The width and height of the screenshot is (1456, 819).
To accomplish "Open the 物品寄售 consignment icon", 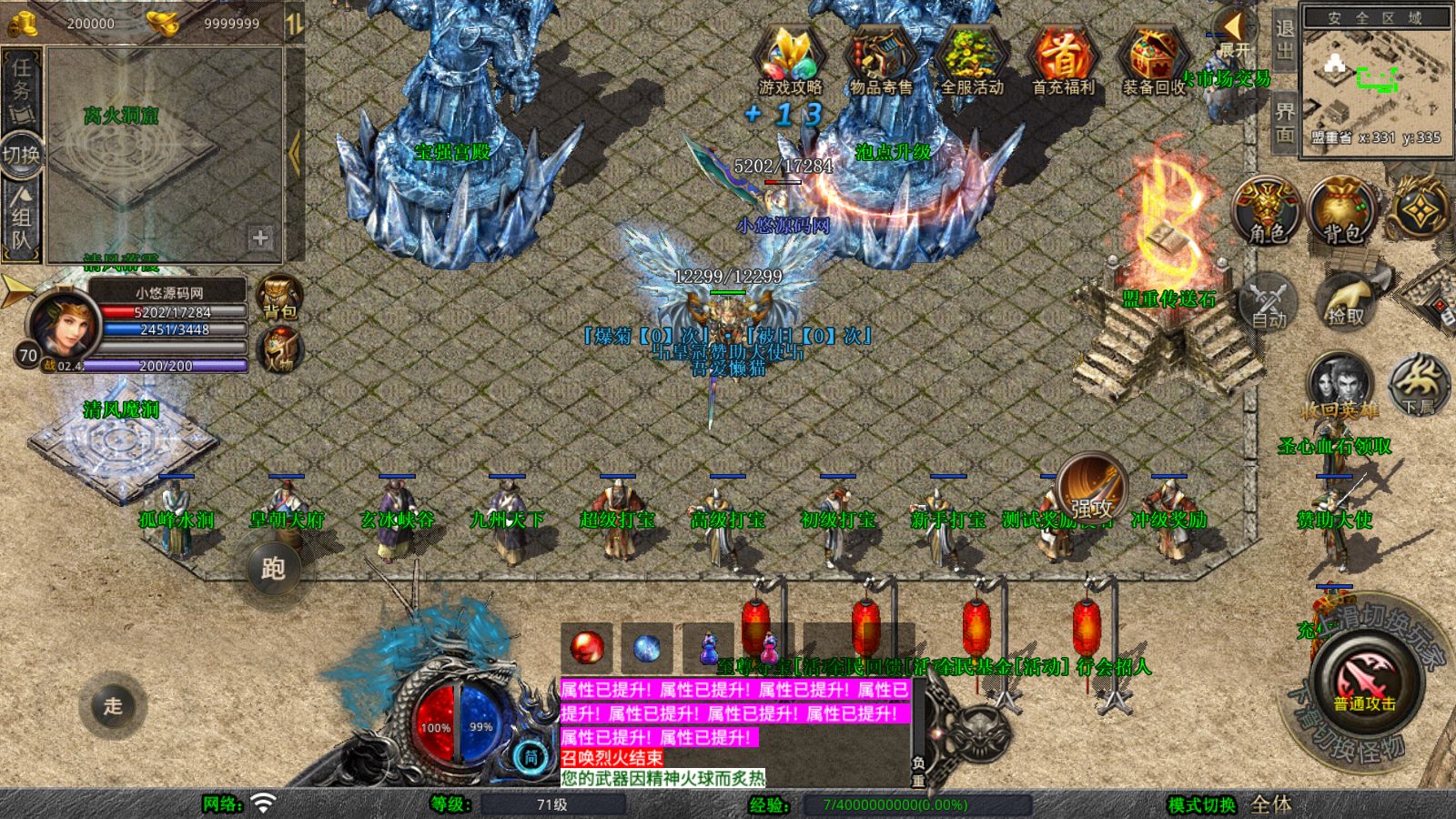I will pos(880,60).
